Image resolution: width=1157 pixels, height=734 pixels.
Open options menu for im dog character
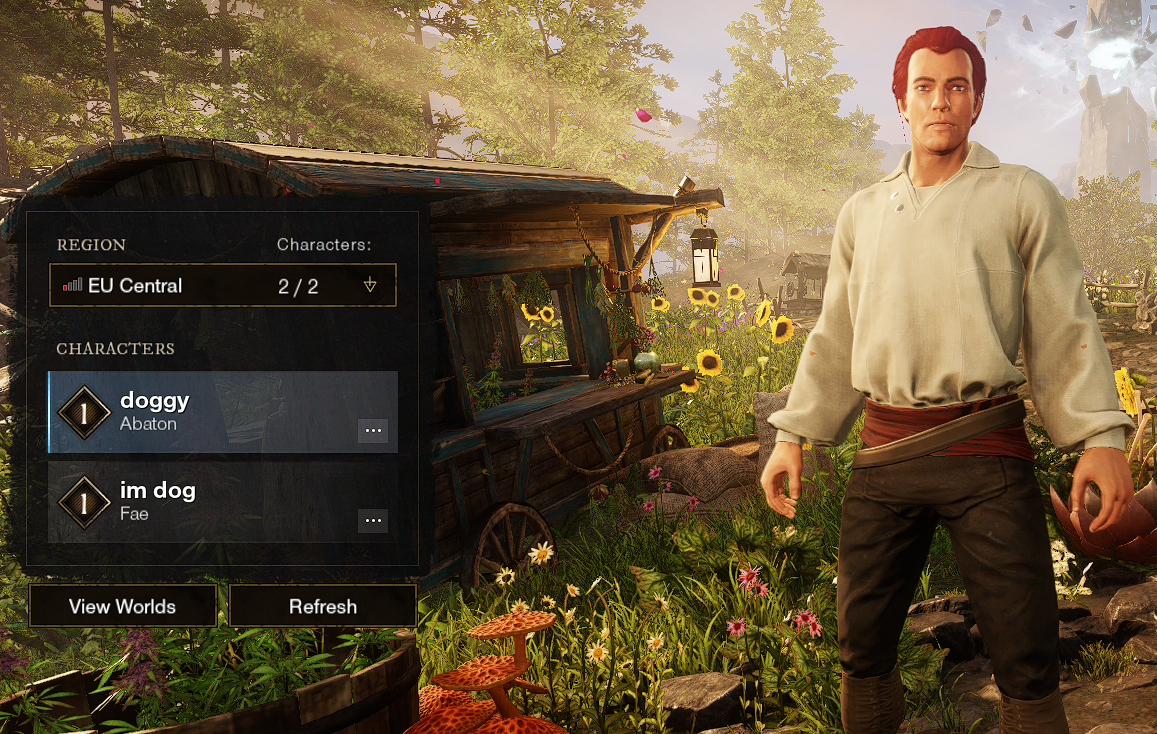coord(373,521)
